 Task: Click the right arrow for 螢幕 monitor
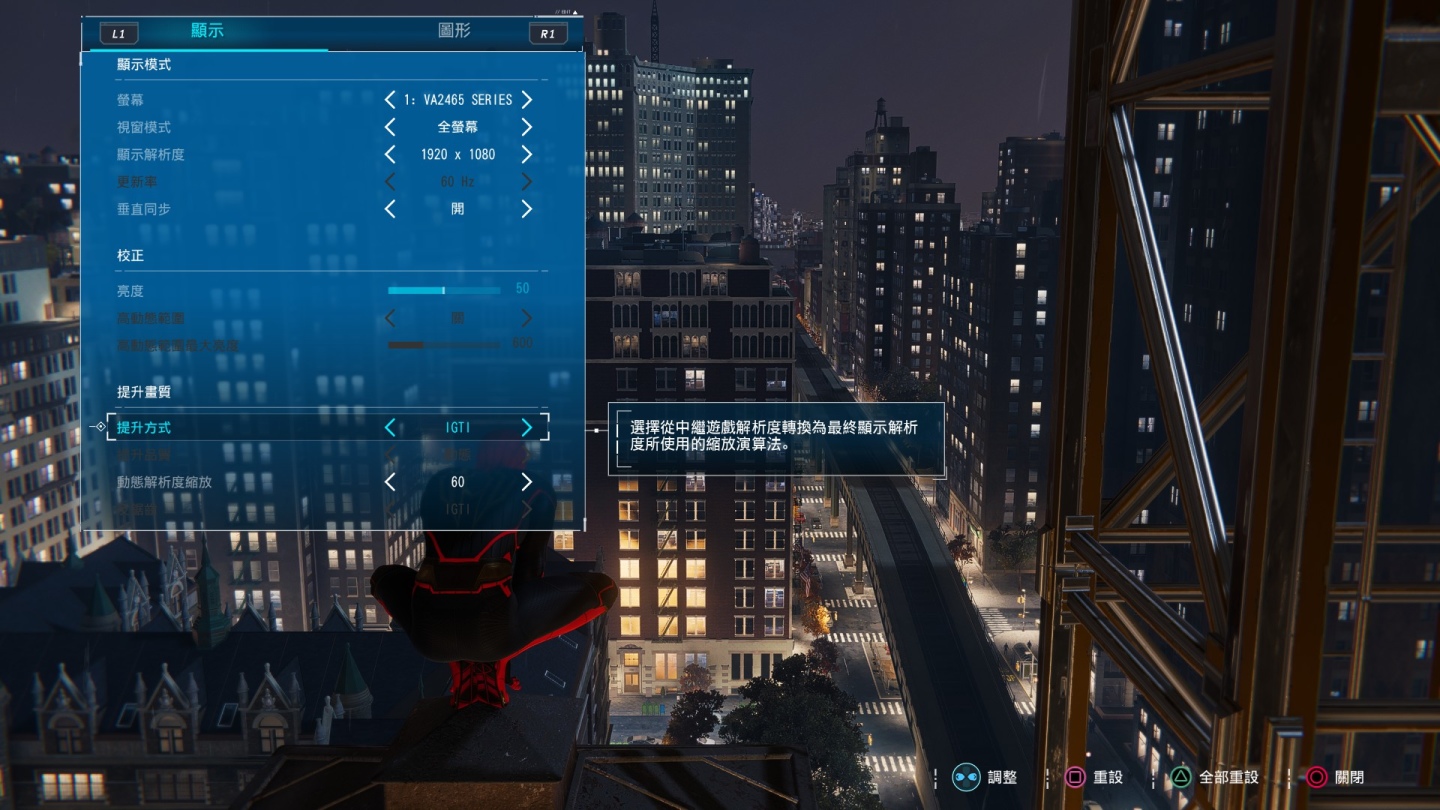527,100
